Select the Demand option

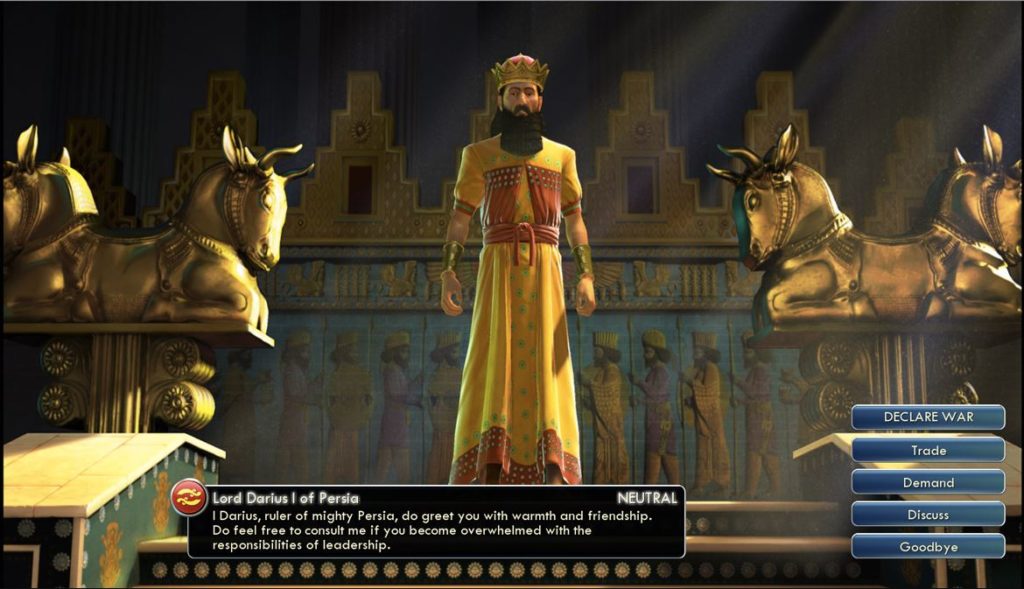[x=928, y=482]
